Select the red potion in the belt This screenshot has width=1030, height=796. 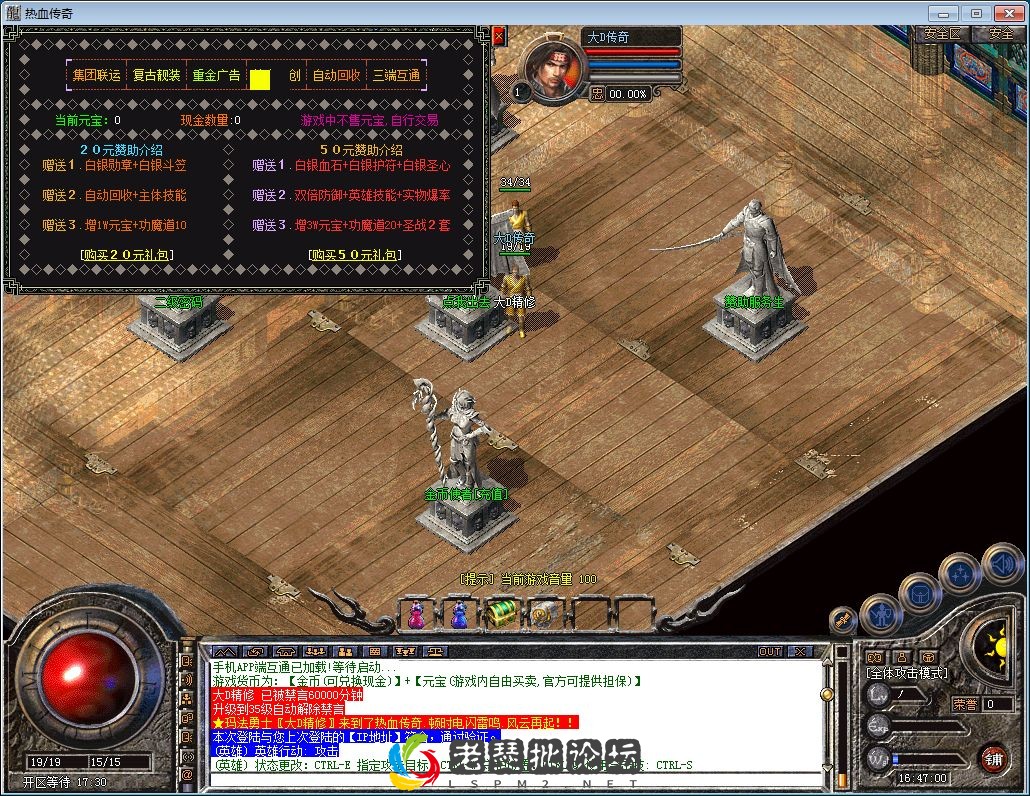(x=416, y=614)
